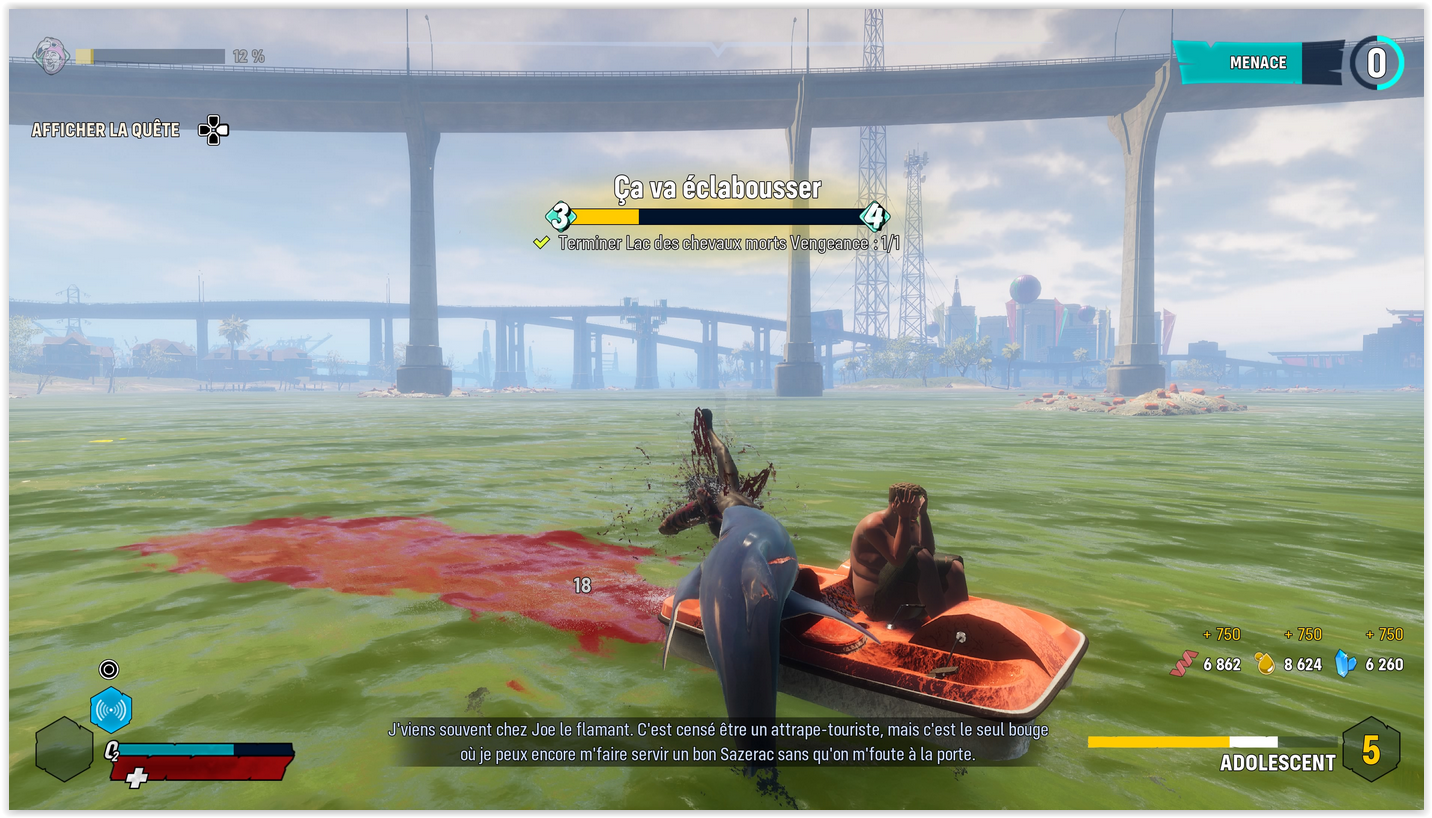
Task: Select the Menace level indicator
Action: click(x=1376, y=63)
